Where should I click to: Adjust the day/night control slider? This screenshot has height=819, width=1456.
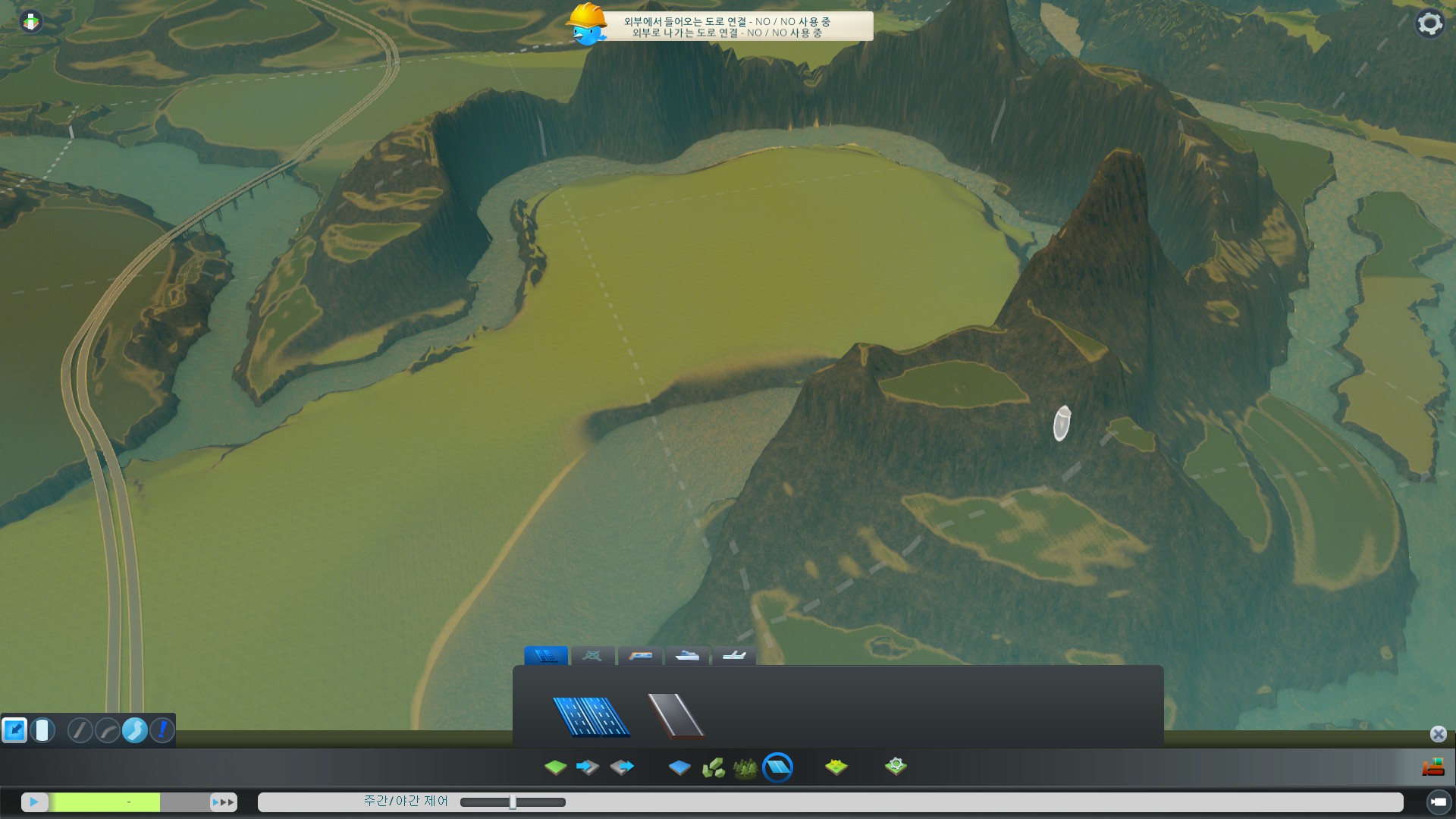tap(513, 802)
